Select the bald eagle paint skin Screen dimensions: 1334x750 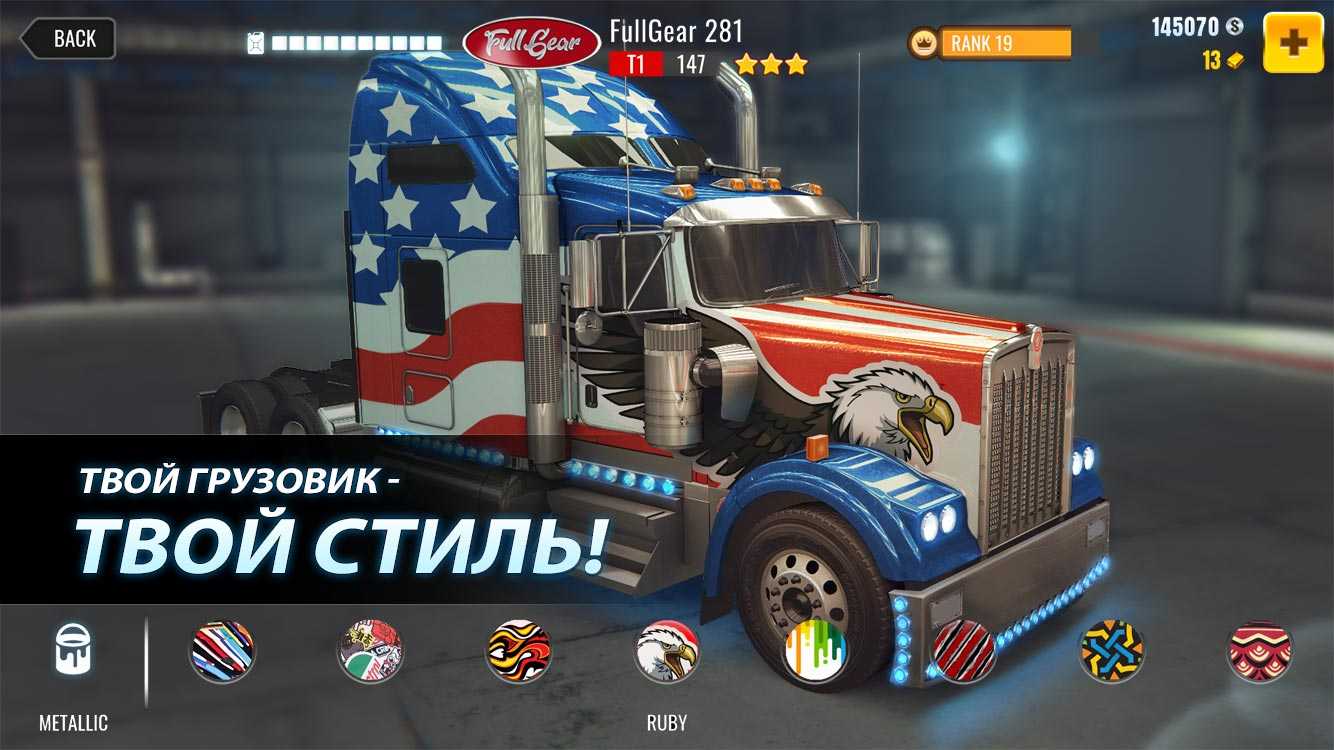[666, 652]
